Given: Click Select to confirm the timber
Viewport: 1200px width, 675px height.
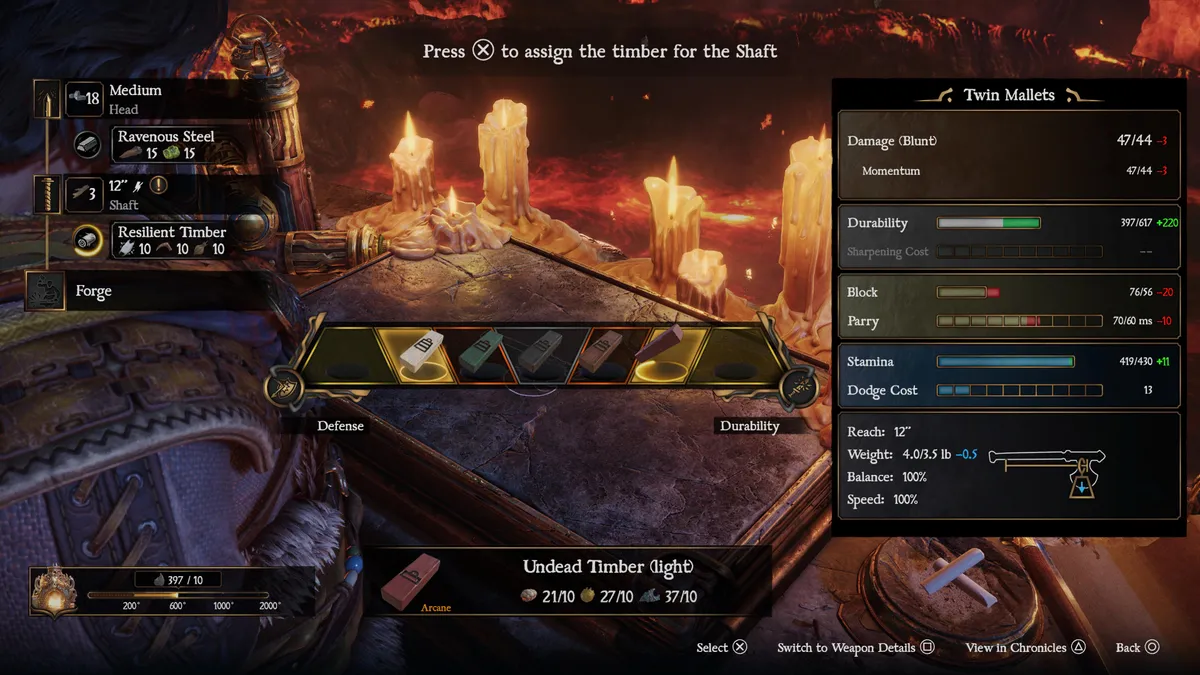Looking at the screenshot, I should point(722,647).
